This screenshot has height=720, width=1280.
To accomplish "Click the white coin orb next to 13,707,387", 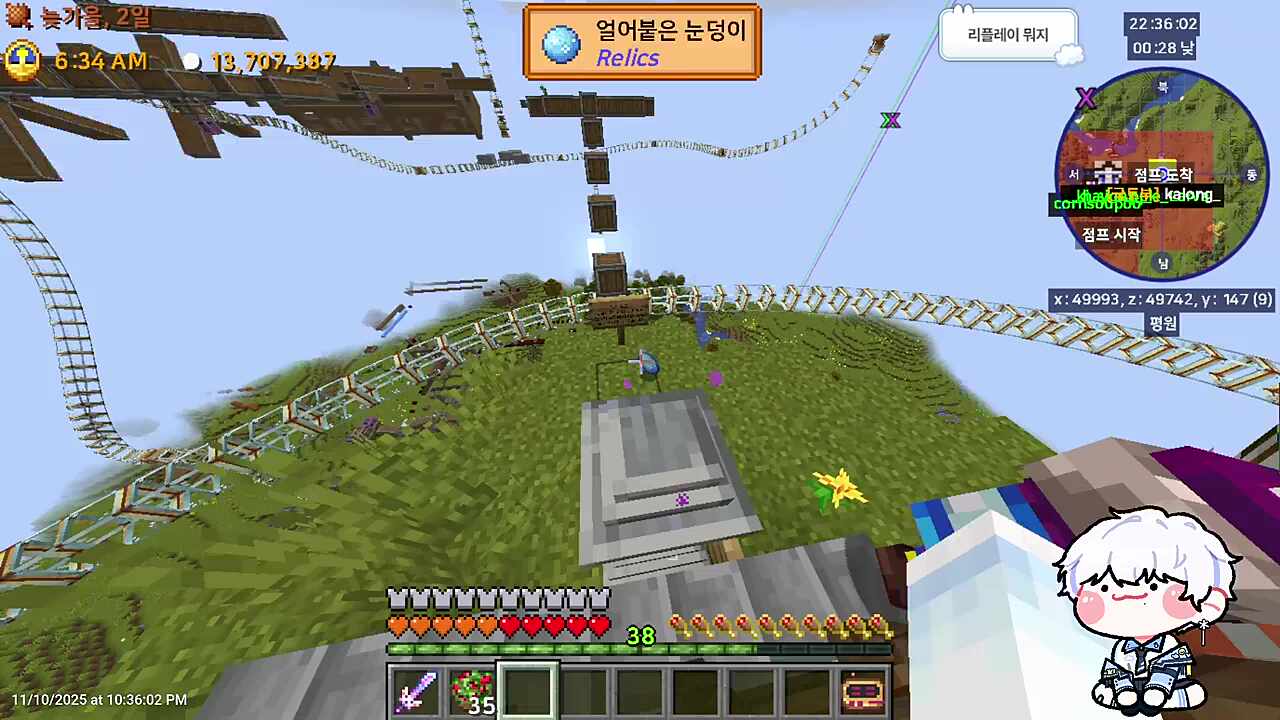I will tap(192, 61).
